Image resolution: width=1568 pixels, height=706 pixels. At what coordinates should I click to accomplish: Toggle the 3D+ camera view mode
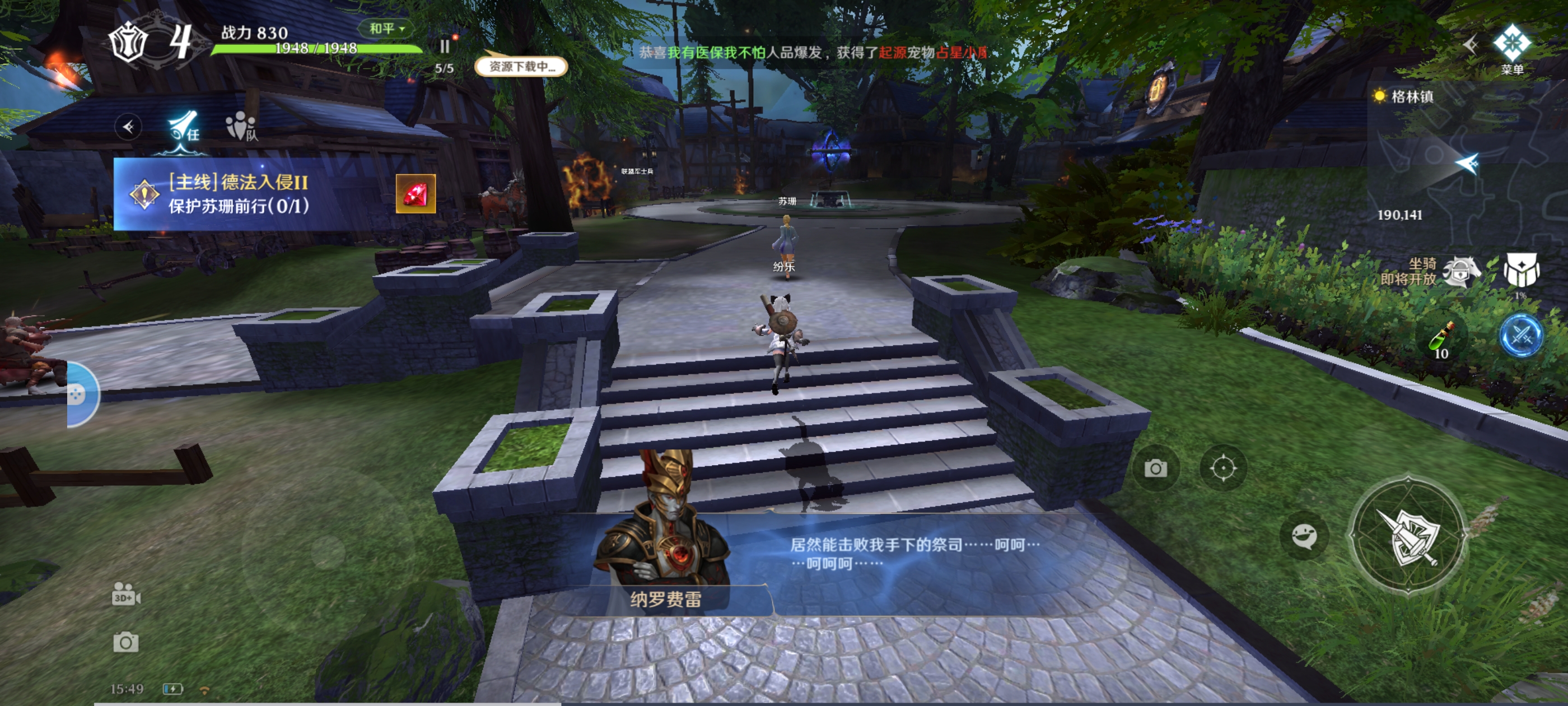click(126, 594)
